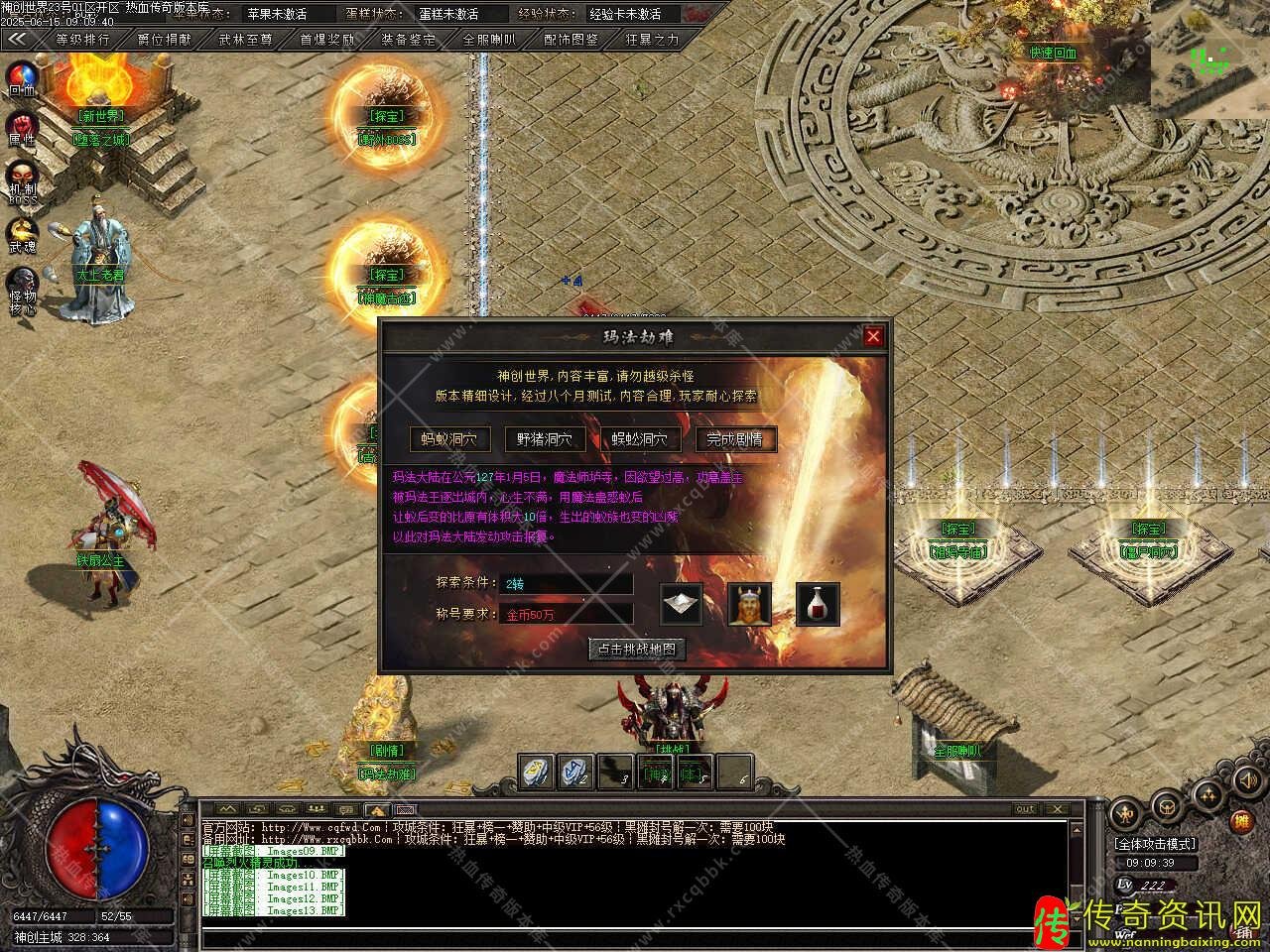
Task: Open the 属性 attributes icon
Action: 22,127
